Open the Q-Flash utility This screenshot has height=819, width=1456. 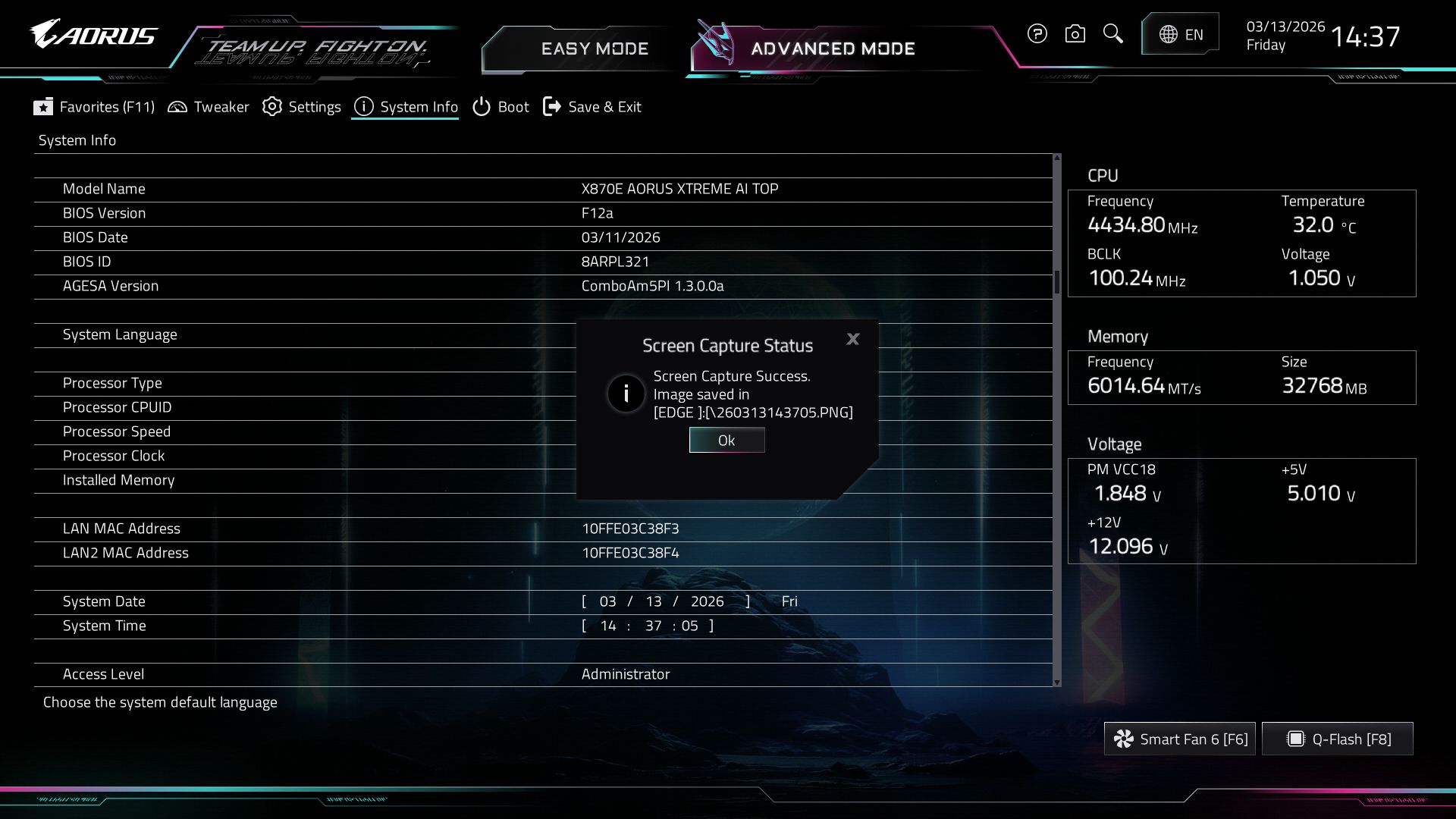click(x=1338, y=739)
